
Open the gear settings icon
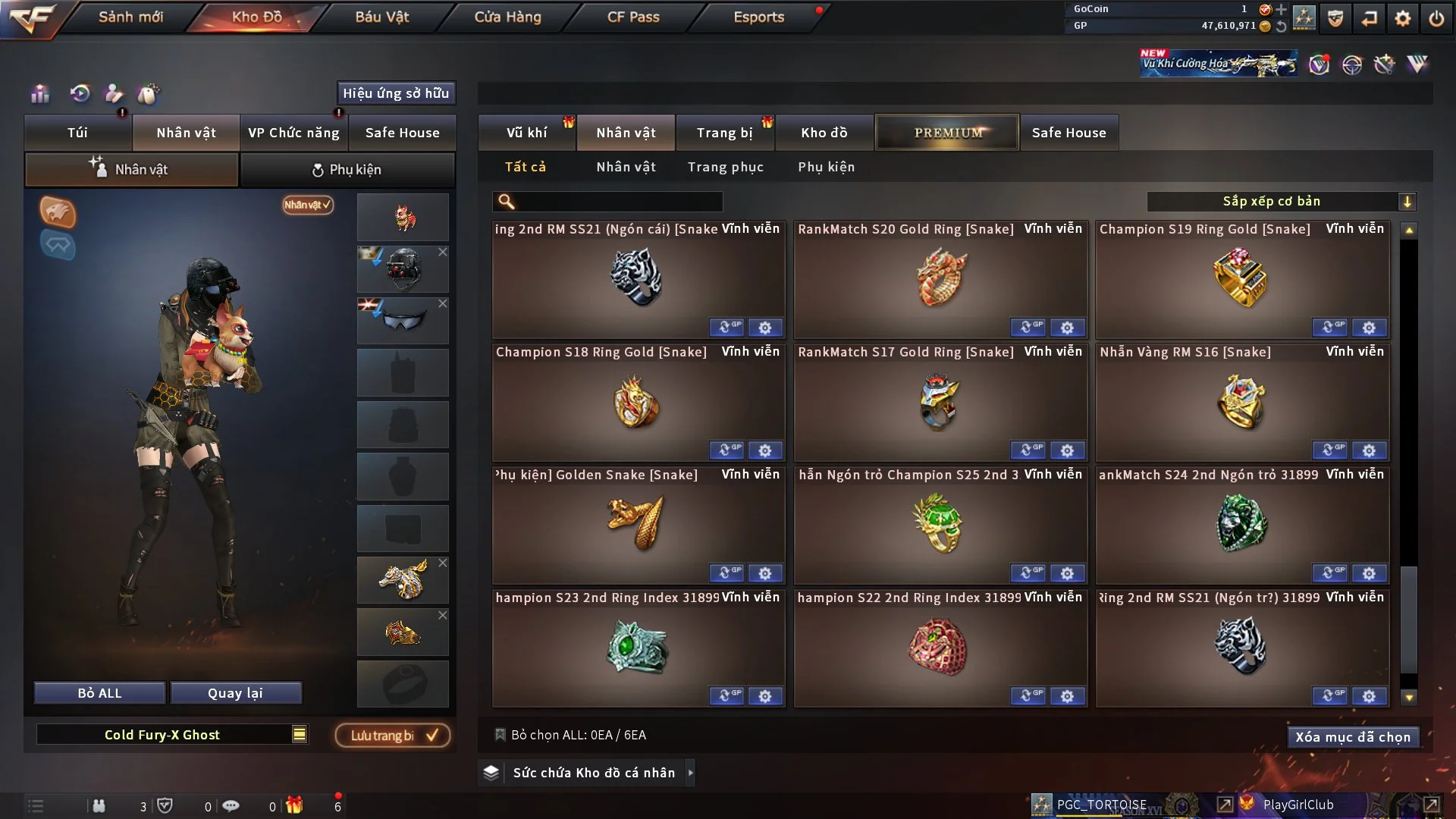pos(1403,18)
